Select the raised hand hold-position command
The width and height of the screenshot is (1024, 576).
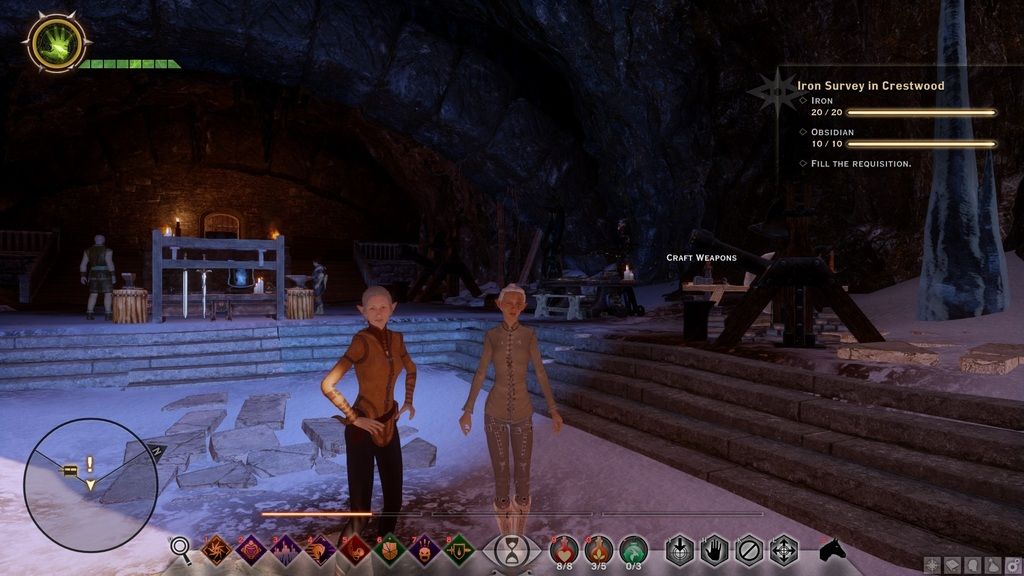coord(714,550)
